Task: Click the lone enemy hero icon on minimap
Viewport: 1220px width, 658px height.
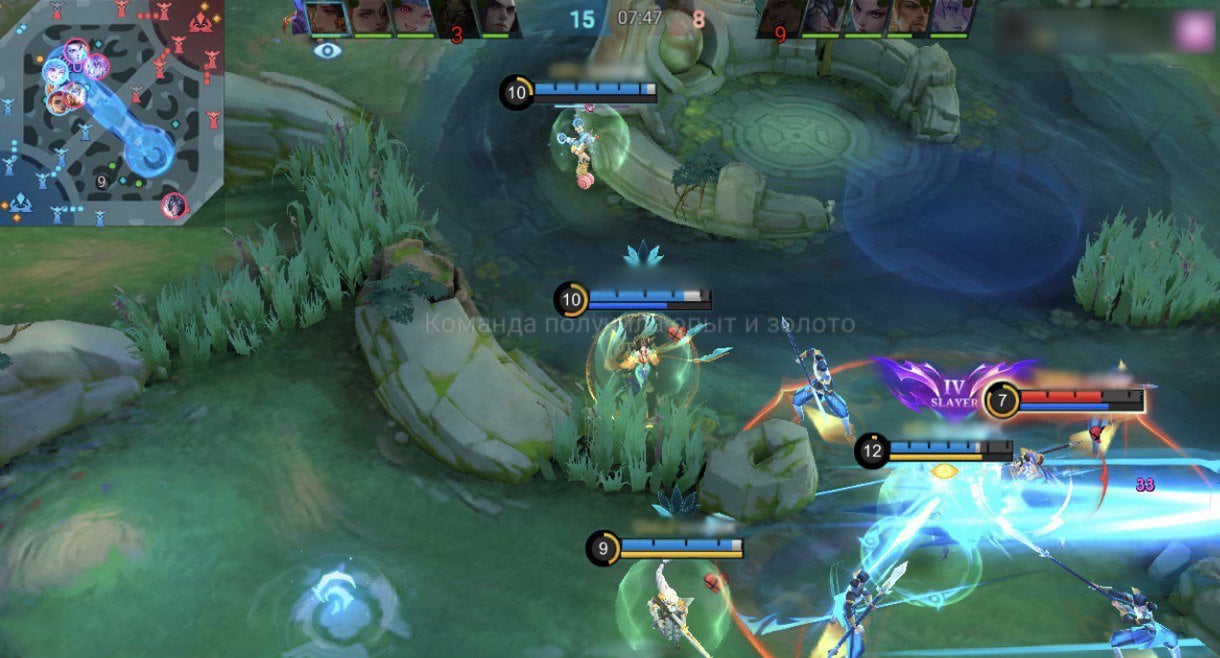Action: [174, 206]
